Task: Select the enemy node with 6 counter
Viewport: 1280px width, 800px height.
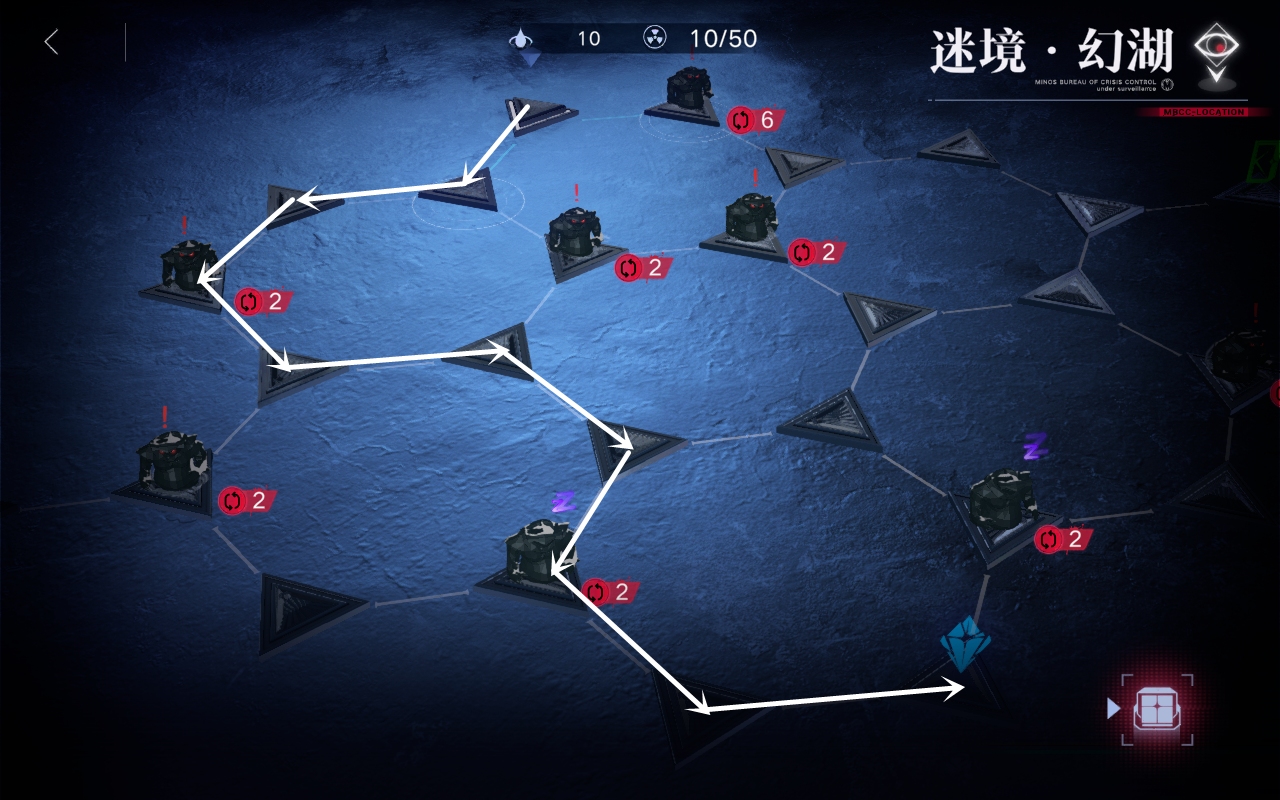Action: [692, 90]
